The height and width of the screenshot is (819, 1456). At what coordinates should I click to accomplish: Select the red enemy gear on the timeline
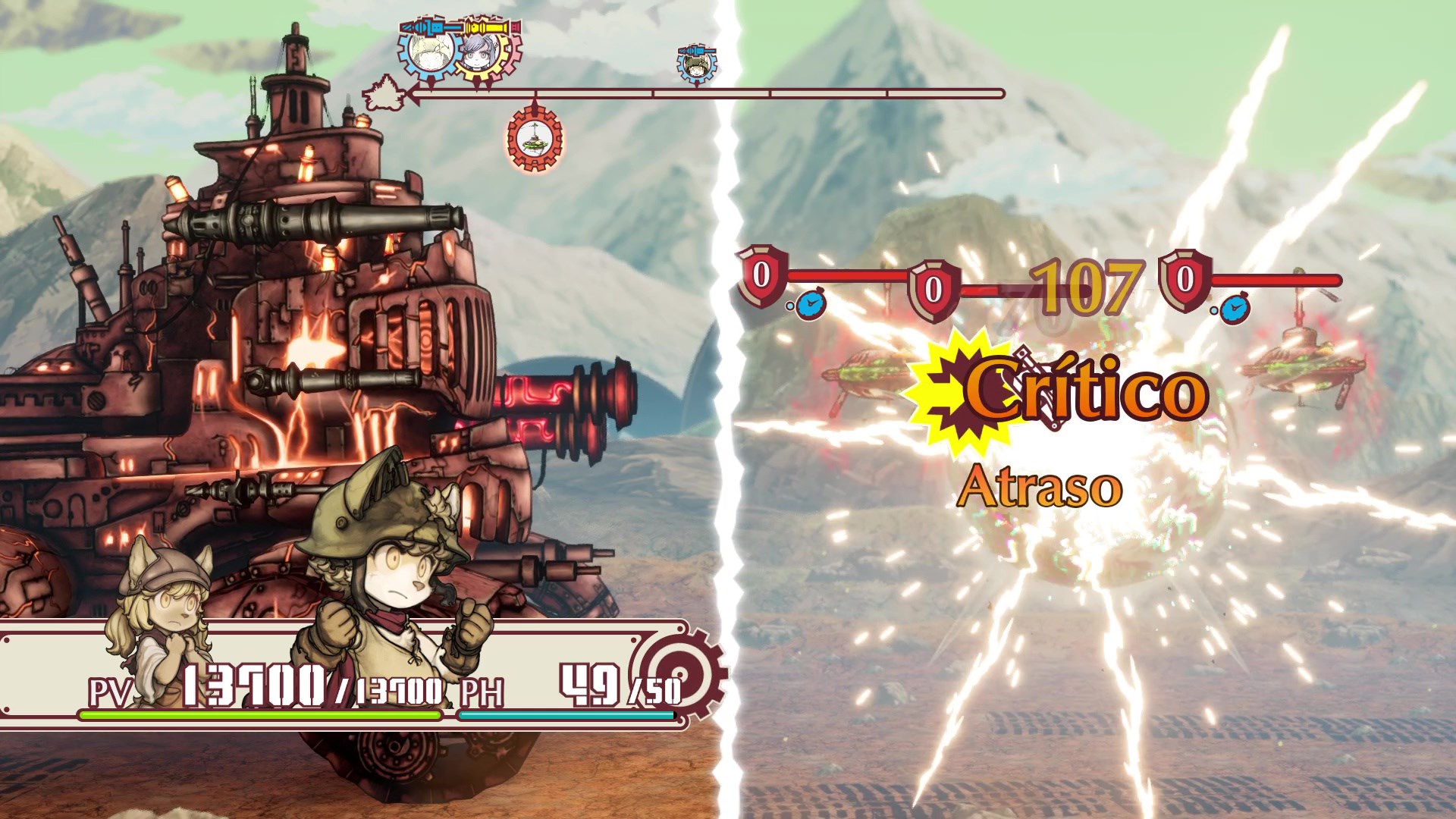tap(535, 139)
